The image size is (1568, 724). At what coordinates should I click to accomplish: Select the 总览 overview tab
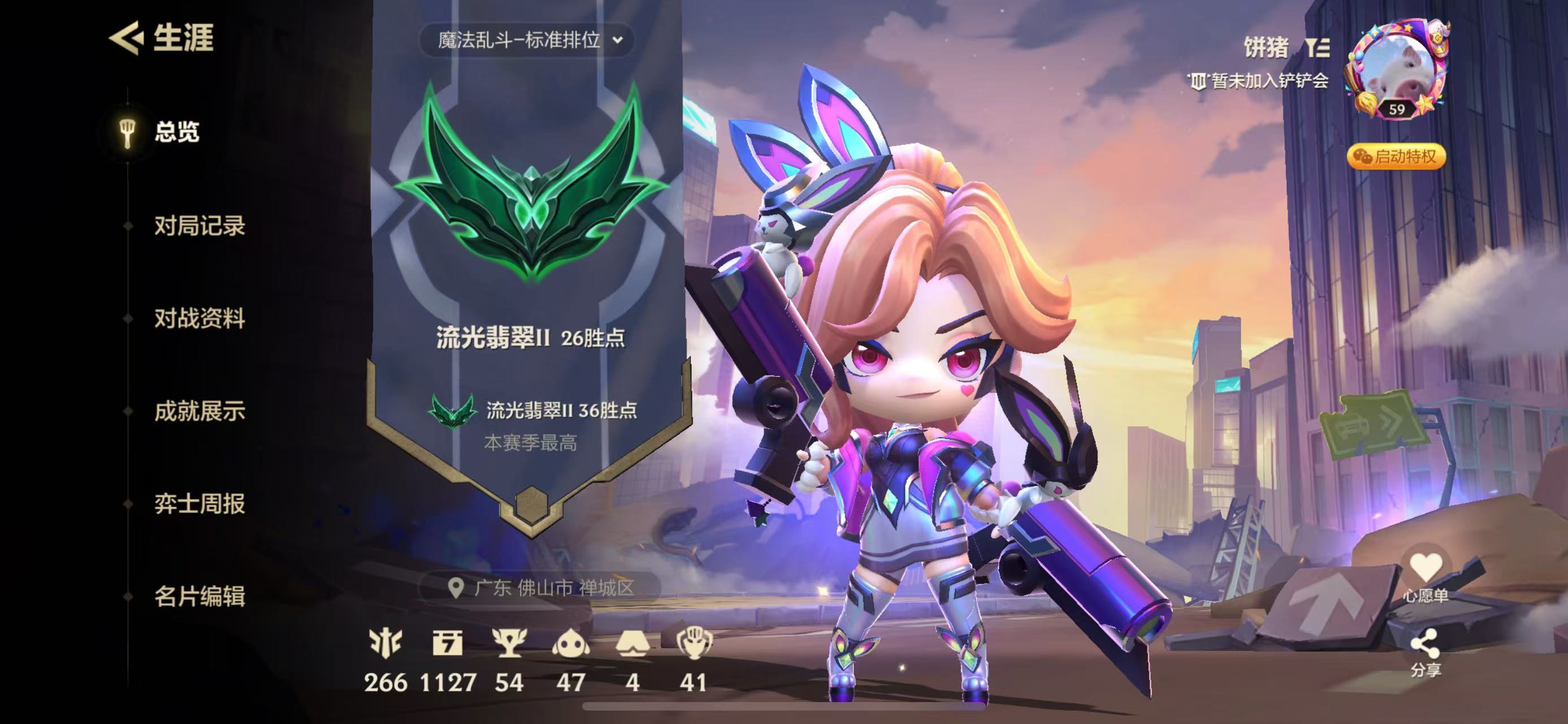point(176,132)
